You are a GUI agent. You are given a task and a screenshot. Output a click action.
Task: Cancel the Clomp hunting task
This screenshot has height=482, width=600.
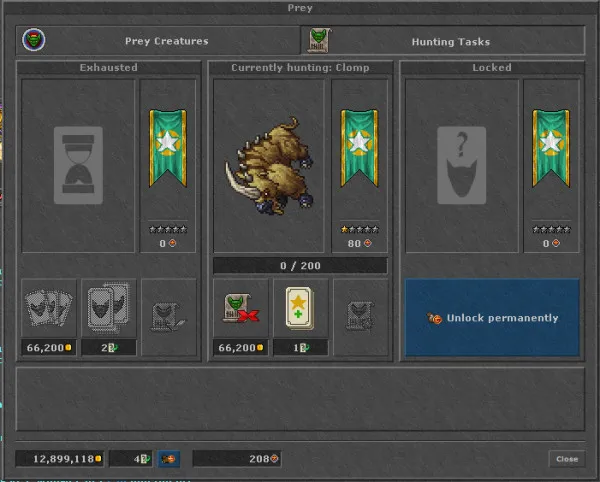click(240, 309)
